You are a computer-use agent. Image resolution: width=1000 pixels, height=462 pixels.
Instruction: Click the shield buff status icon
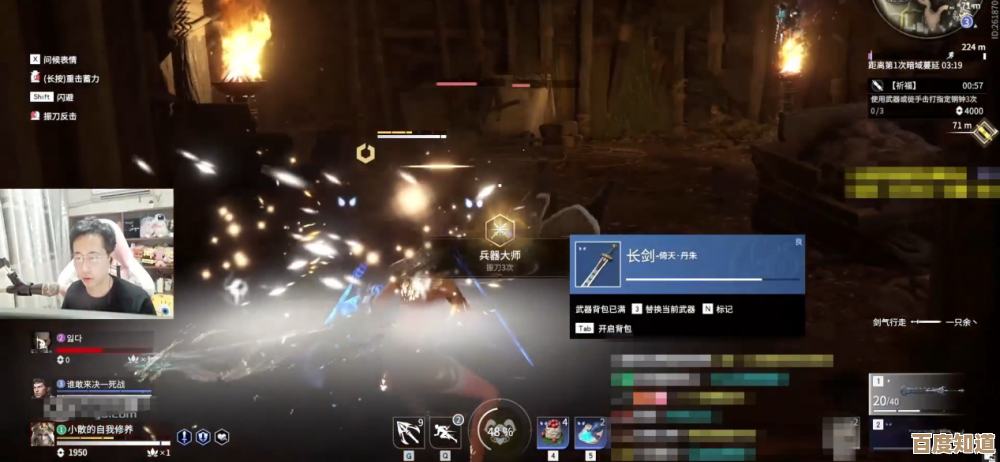click(202, 437)
